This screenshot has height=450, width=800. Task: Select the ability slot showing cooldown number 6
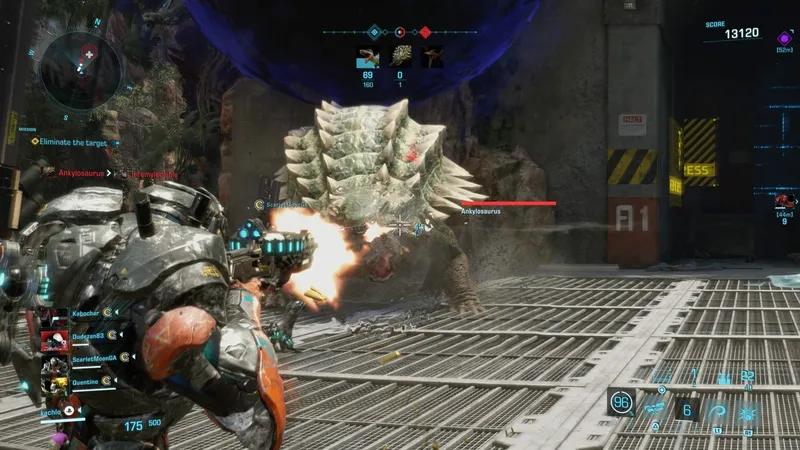pyautogui.click(x=686, y=408)
